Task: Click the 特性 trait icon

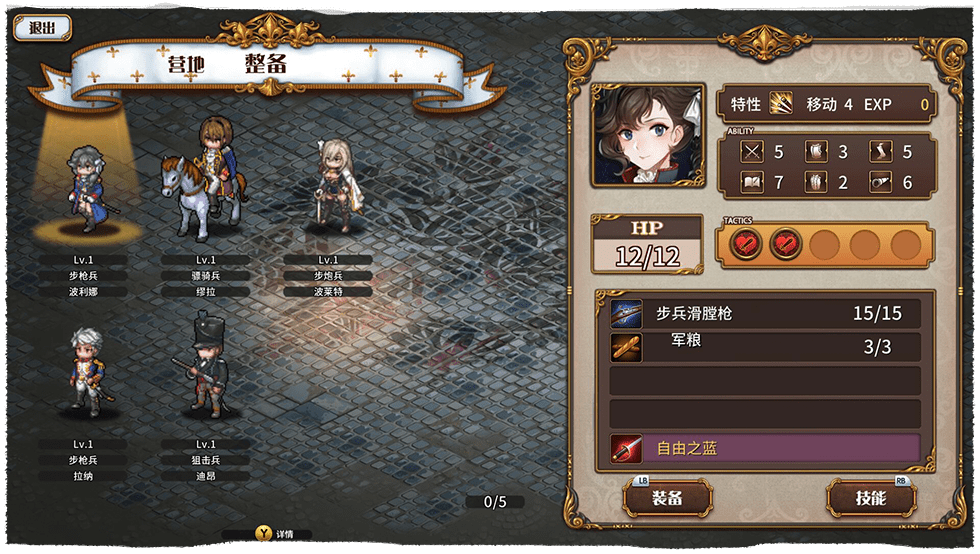Action: (x=781, y=104)
